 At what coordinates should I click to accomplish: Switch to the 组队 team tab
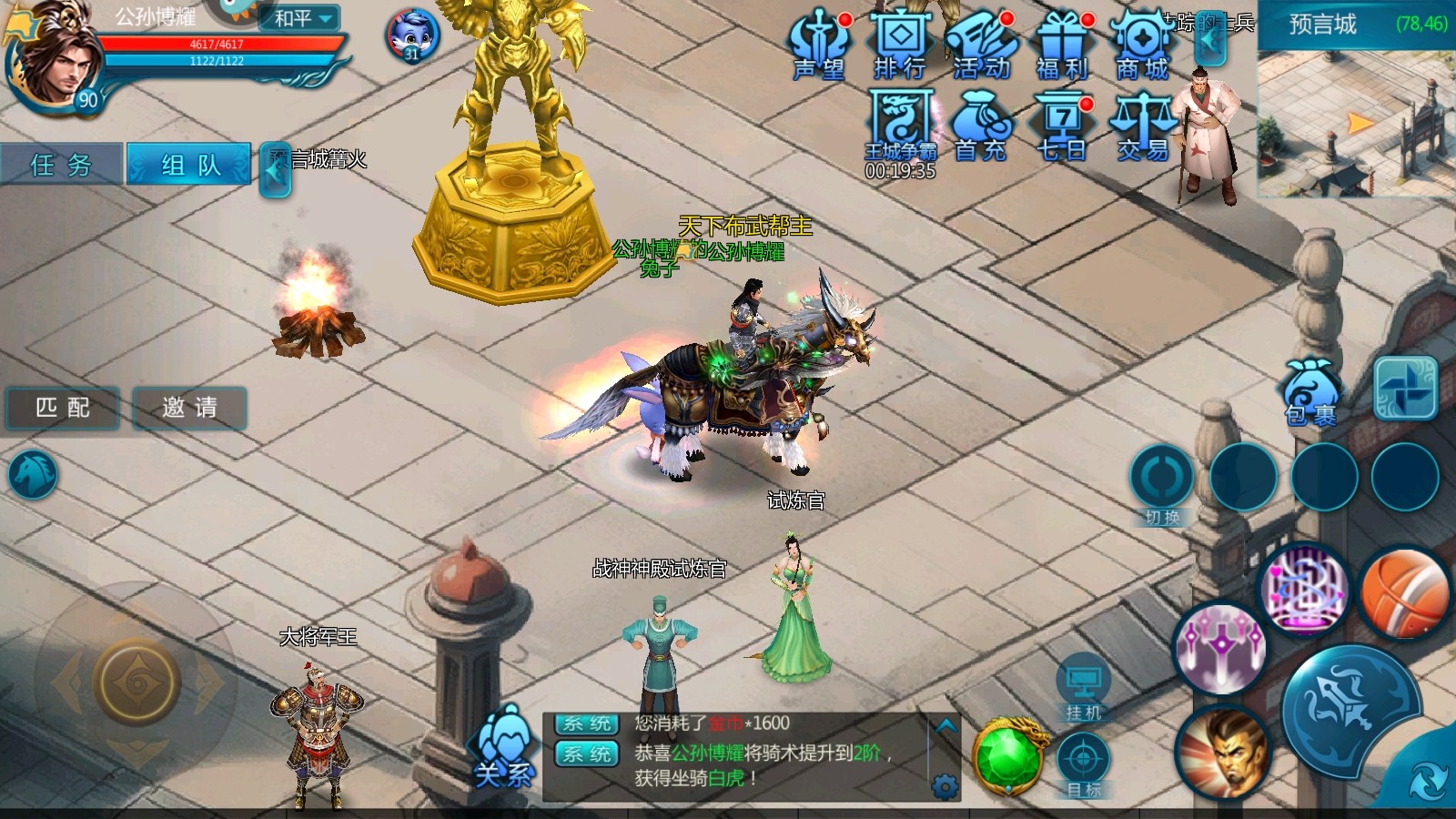(x=189, y=165)
